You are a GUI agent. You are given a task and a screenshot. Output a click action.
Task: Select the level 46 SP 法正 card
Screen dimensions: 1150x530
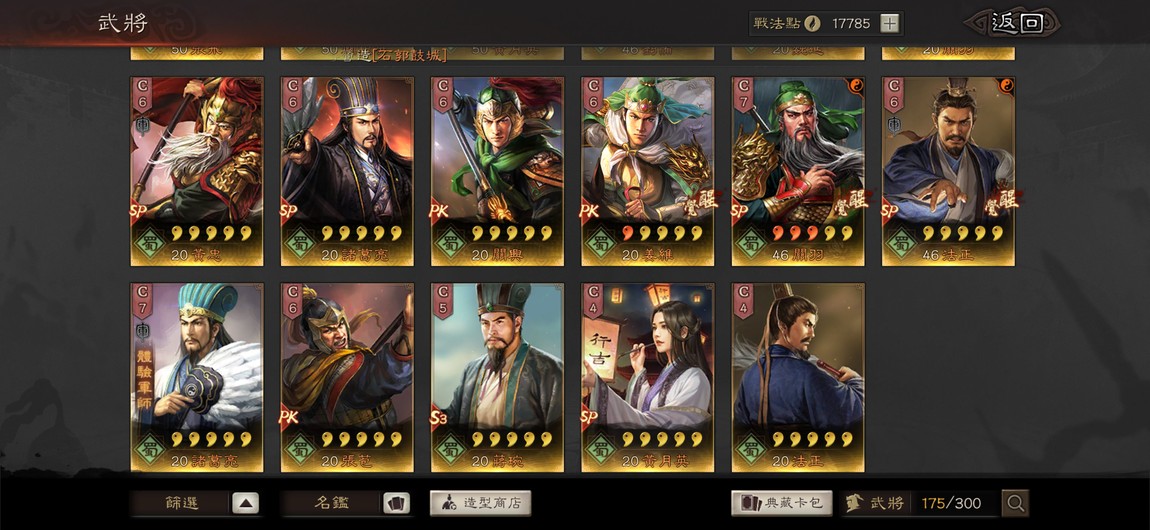pyautogui.click(x=948, y=170)
